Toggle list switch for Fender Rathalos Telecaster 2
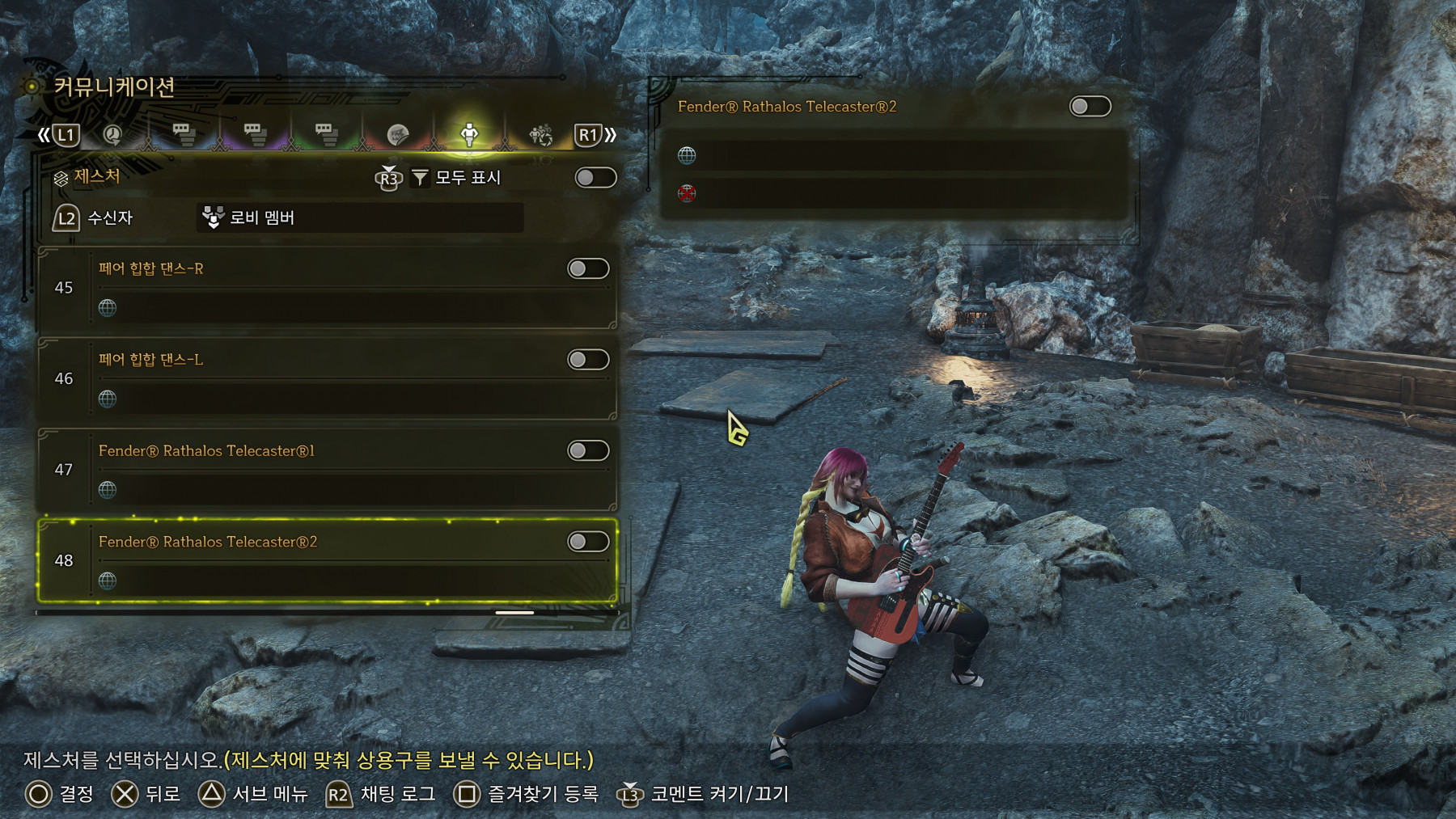This screenshot has width=1456, height=819. tap(588, 542)
